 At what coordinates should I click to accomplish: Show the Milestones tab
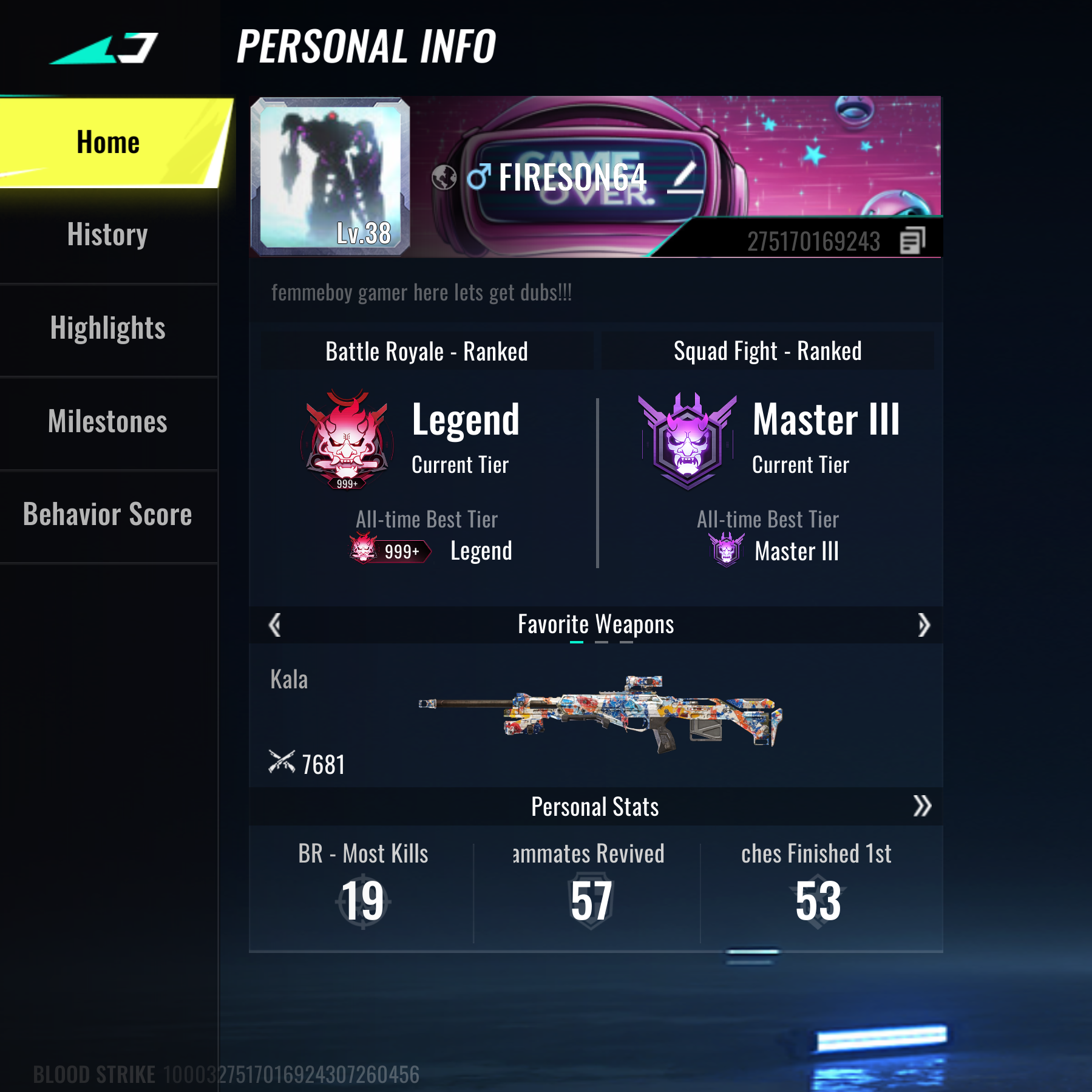(x=108, y=422)
